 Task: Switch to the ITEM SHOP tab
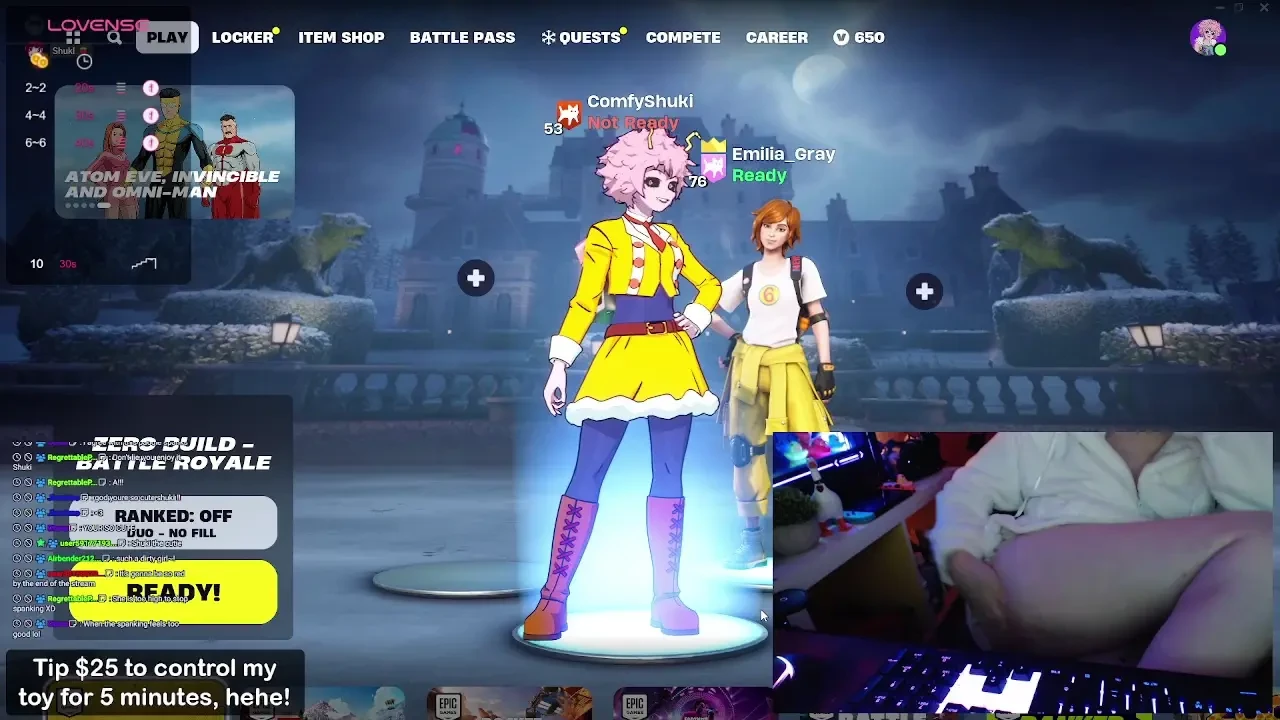pos(341,37)
